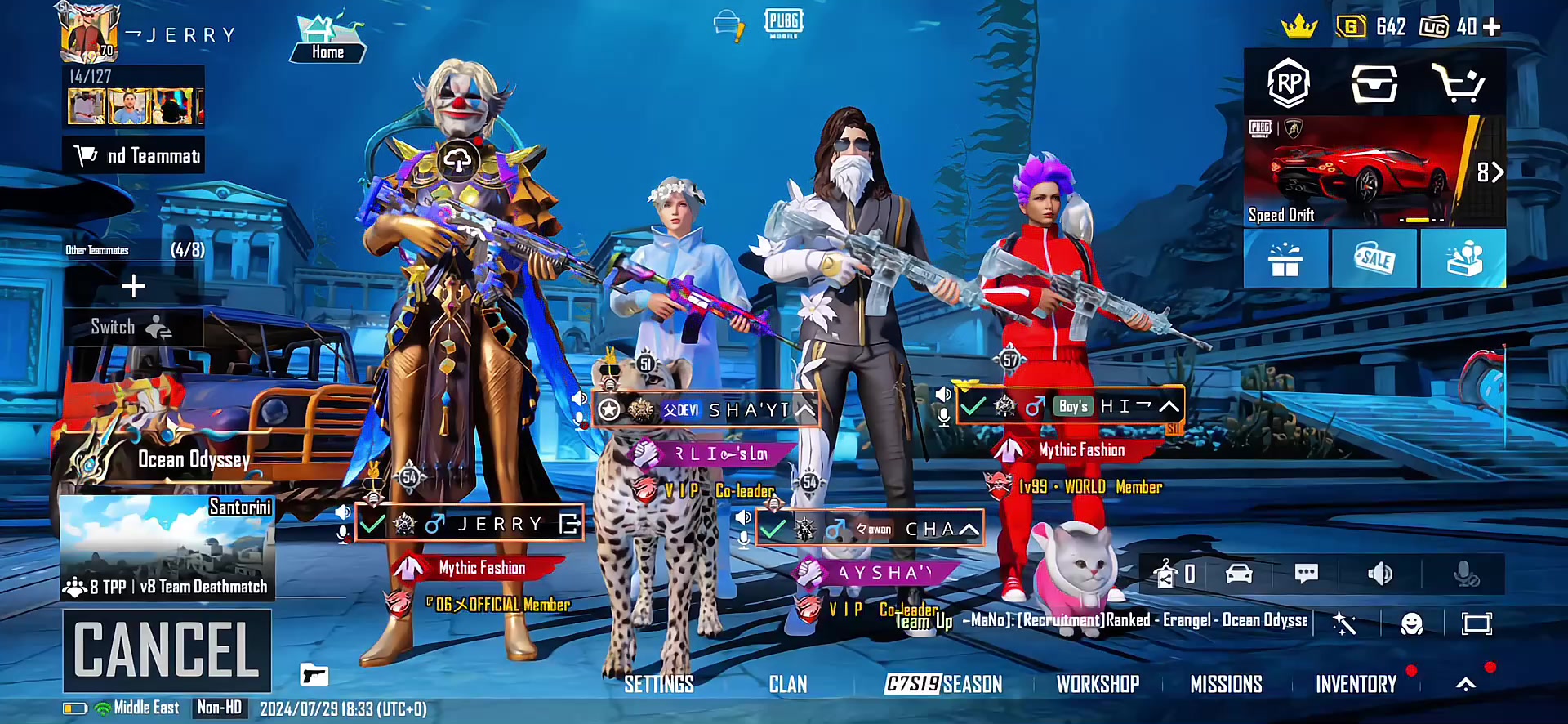Open the Royale Pass RP icon
This screenshot has height=724, width=1568.
coord(1288,83)
